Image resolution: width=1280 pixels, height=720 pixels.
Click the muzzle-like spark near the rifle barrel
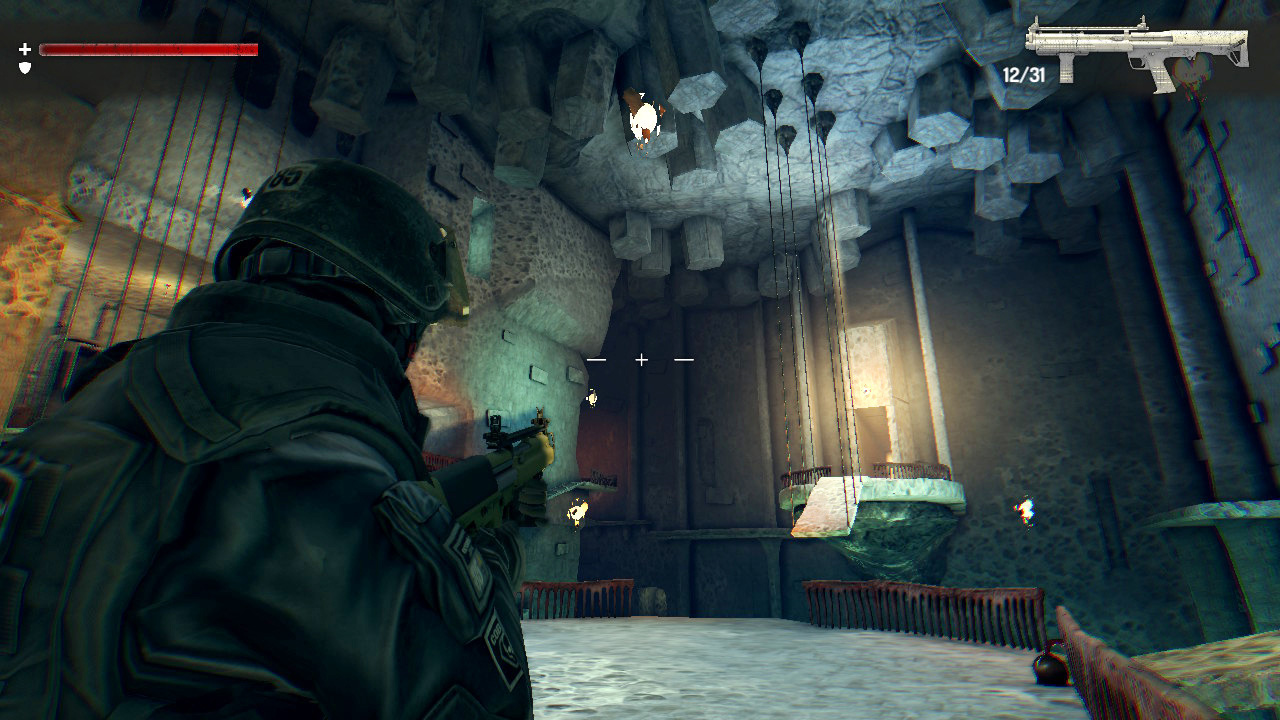tap(577, 512)
